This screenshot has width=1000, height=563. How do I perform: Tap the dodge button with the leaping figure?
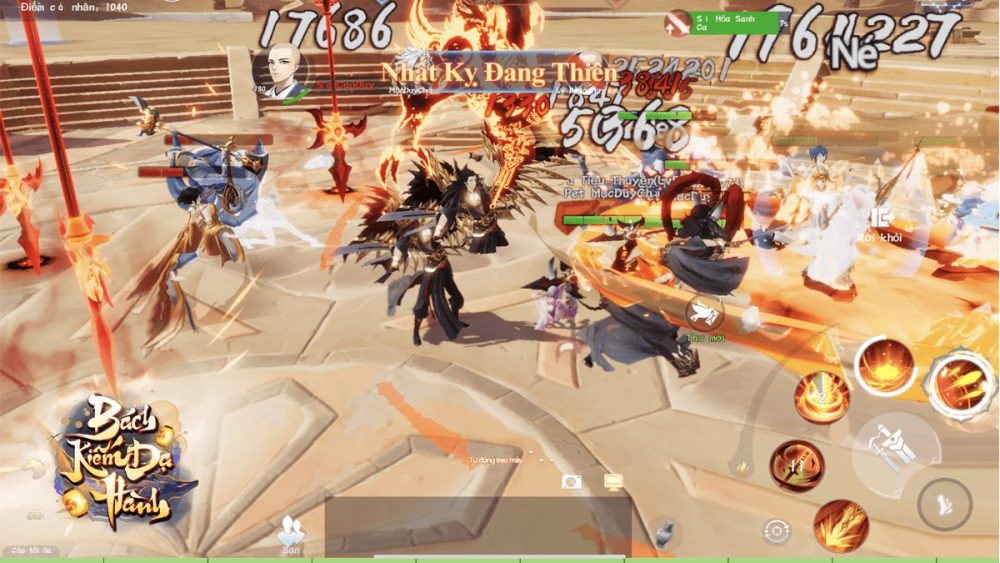click(x=943, y=504)
